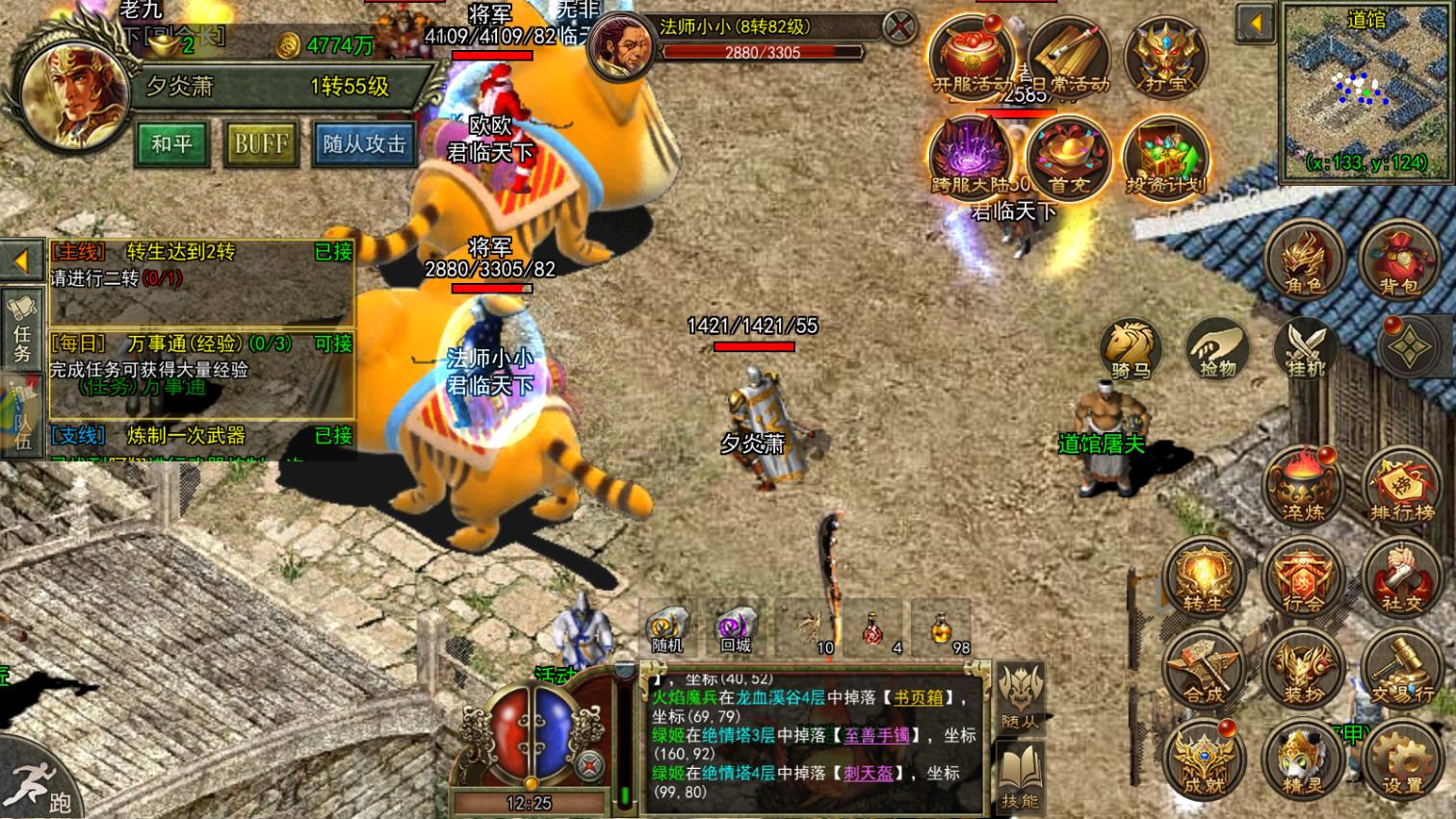This screenshot has width=1456, height=819.
Task: Collapse the left quest tracker panel
Action: pos(21,260)
